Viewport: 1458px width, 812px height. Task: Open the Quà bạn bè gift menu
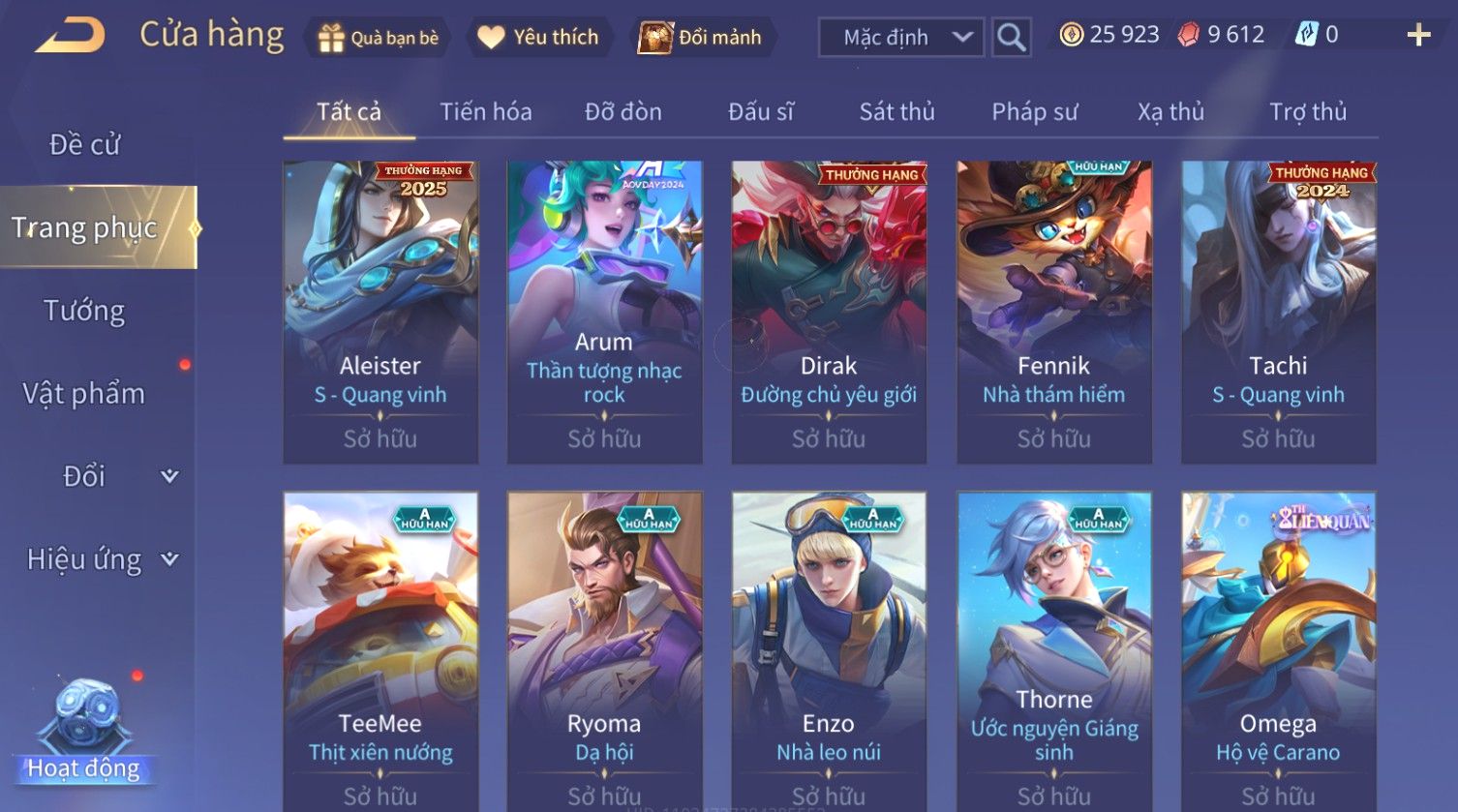[x=379, y=38]
